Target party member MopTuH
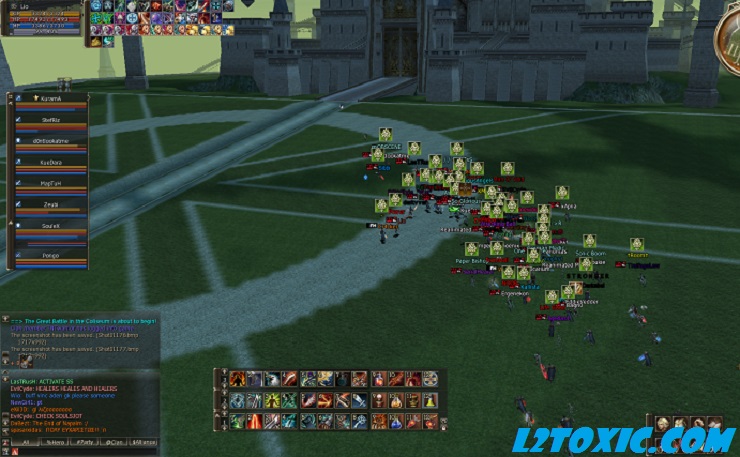The width and height of the screenshot is (740, 457). coord(50,184)
